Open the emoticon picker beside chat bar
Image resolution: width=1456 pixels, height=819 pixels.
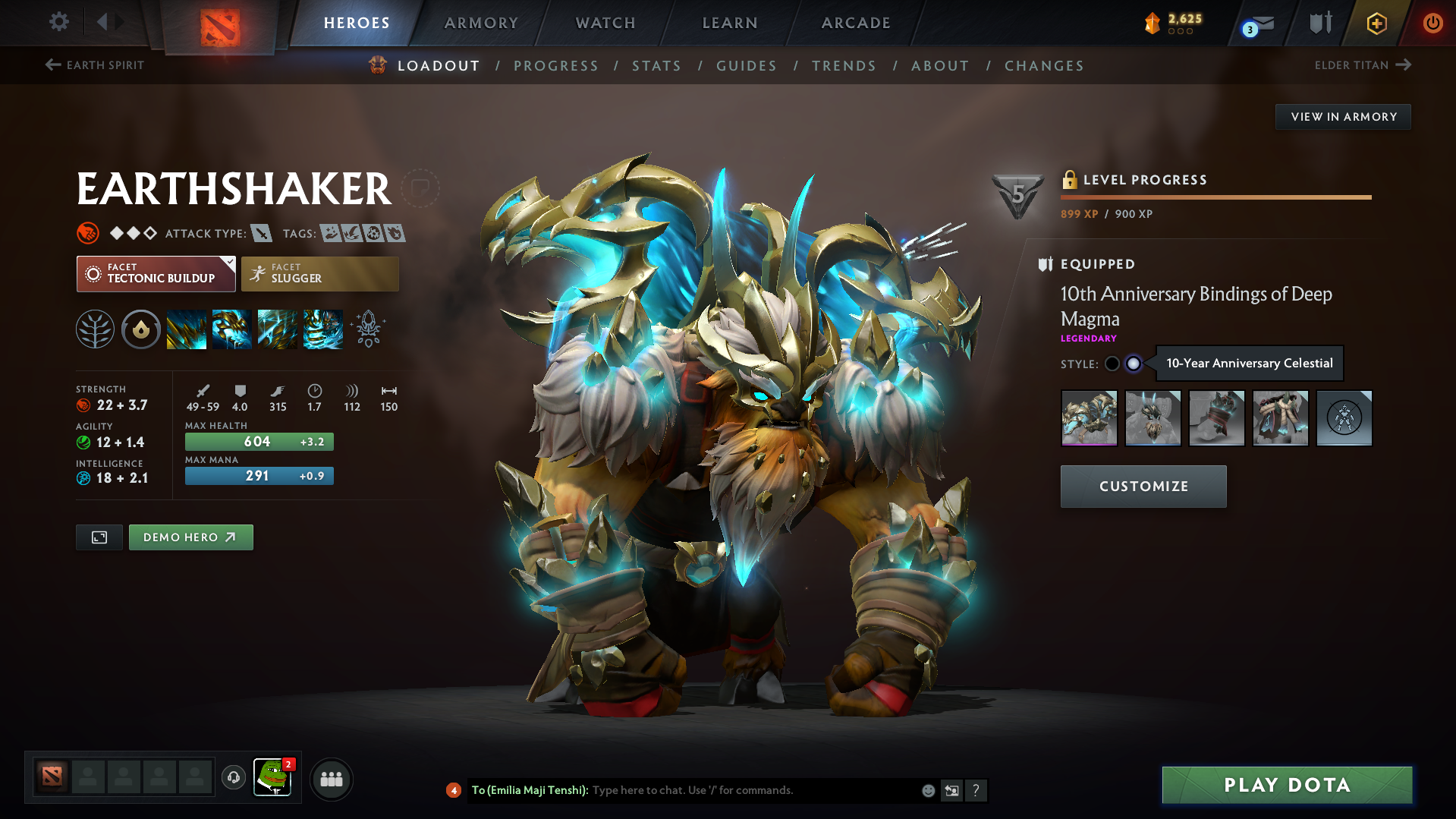[x=927, y=790]
